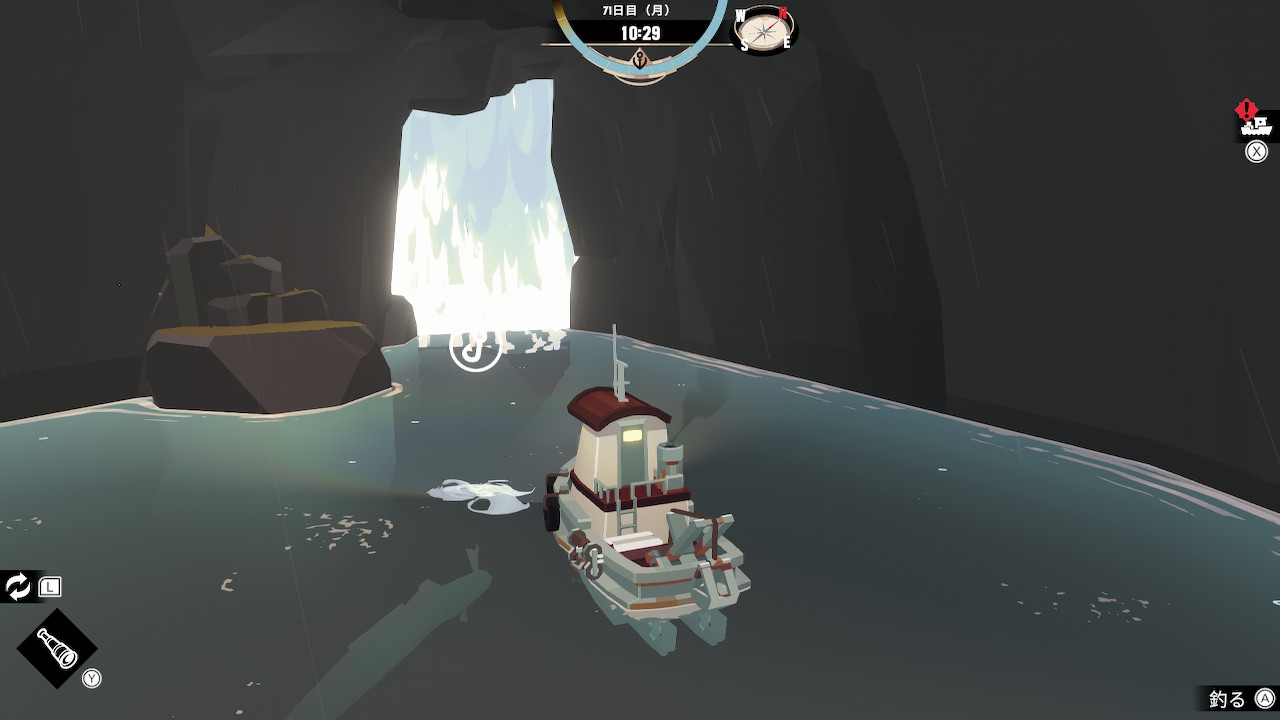Open the cargo boat alert icon
Screen dimensions: 1280x720
click(1256, 124)
